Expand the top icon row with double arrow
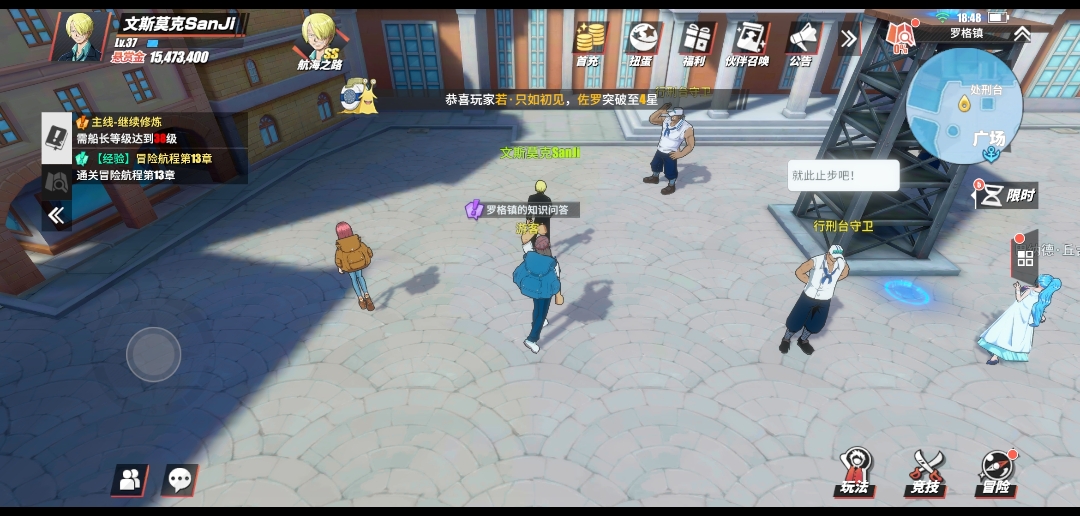Screen dimensions: 1080x516 point(849,39)
